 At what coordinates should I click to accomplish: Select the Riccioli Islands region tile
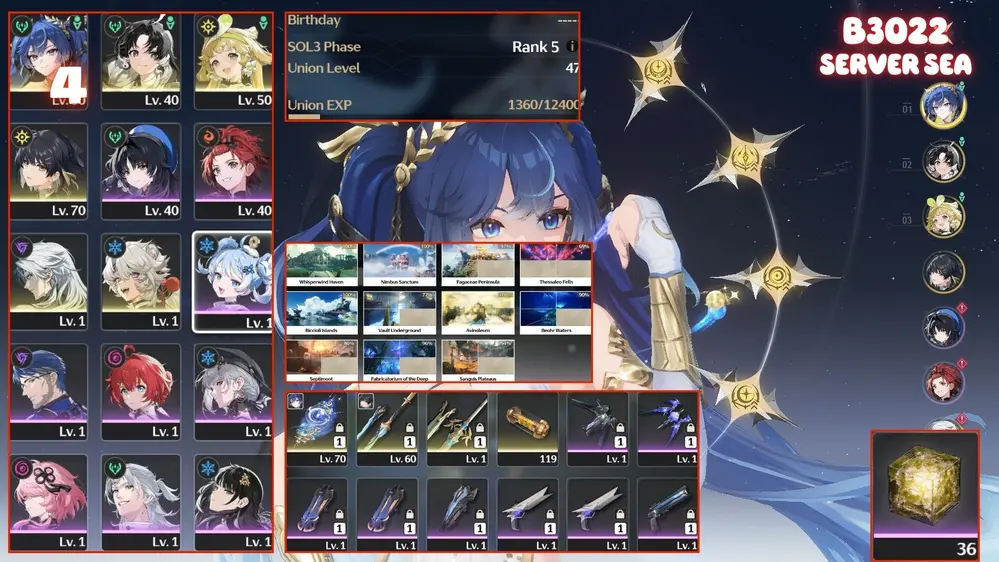click(322, 312)
